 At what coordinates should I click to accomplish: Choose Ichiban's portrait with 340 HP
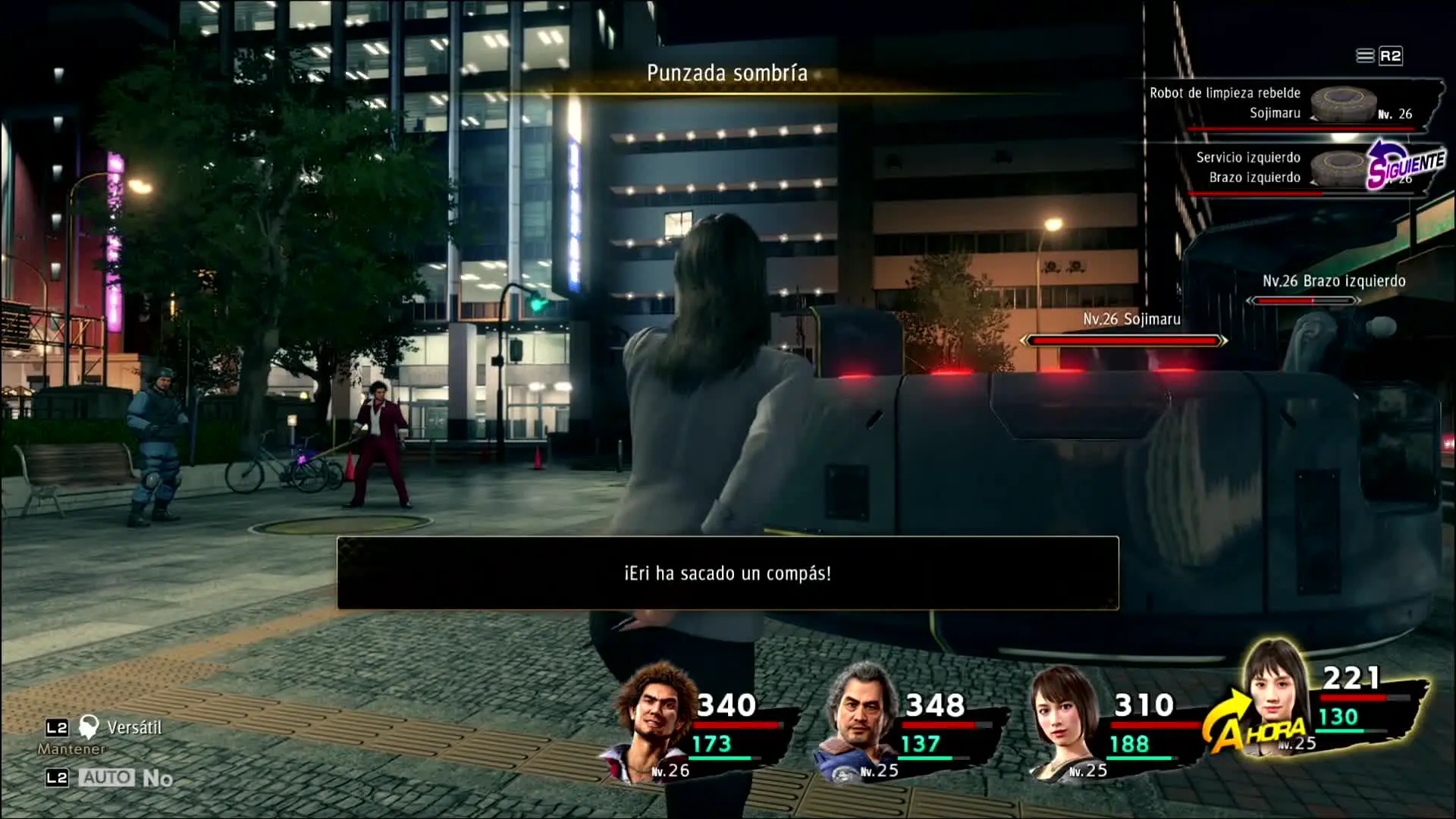(657, 720)
